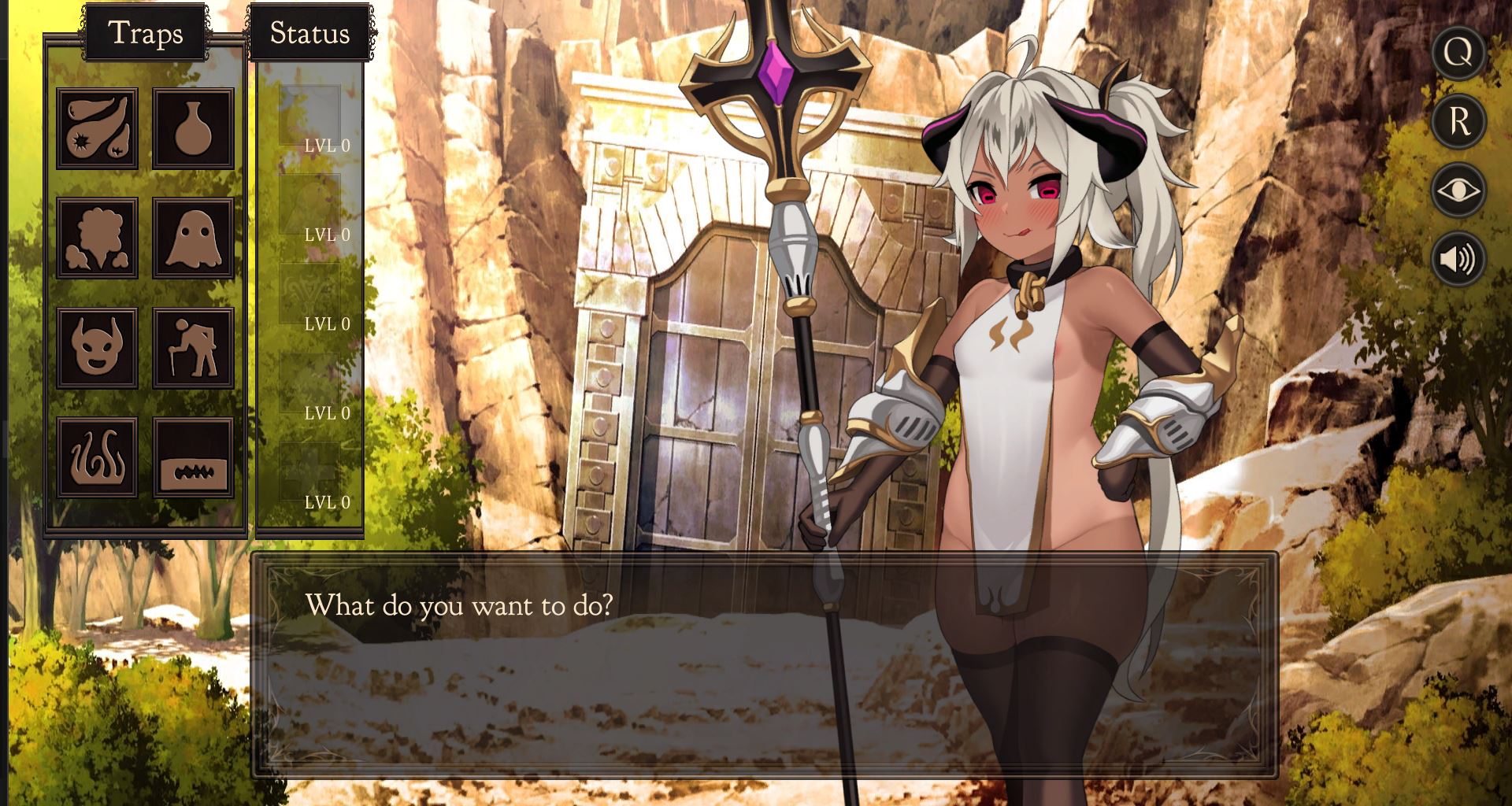This screenshot has height=806, width=1512.
Task: Select the slime blobs trap icon
Action: tap(97, 128)
